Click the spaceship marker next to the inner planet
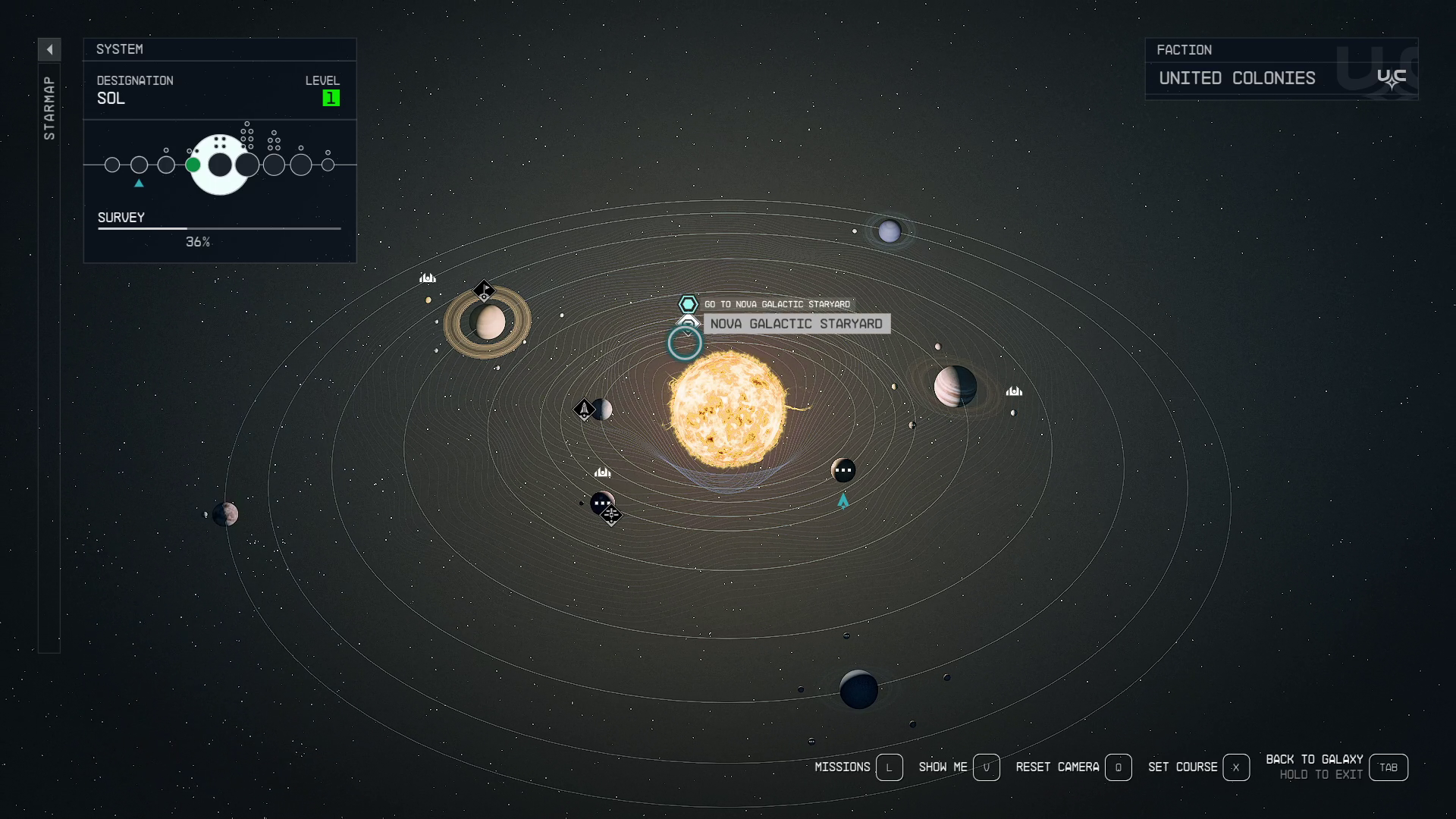The image size is (1456, 819). pos(585,409)
